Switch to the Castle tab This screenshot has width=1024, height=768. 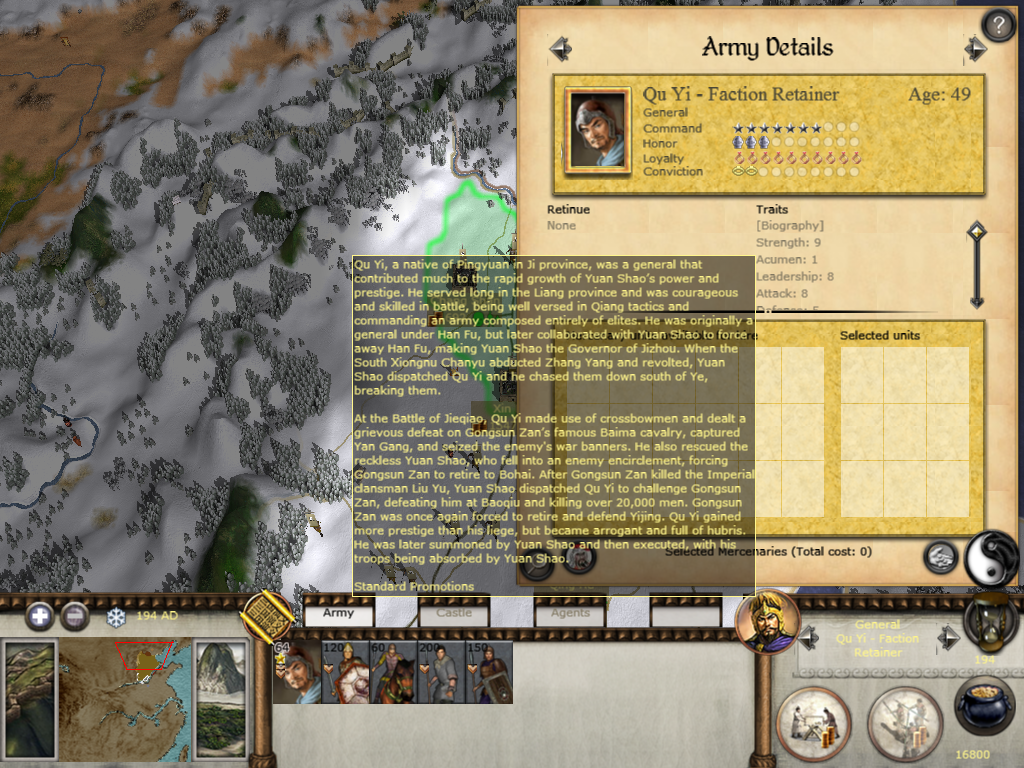point(453,613)
